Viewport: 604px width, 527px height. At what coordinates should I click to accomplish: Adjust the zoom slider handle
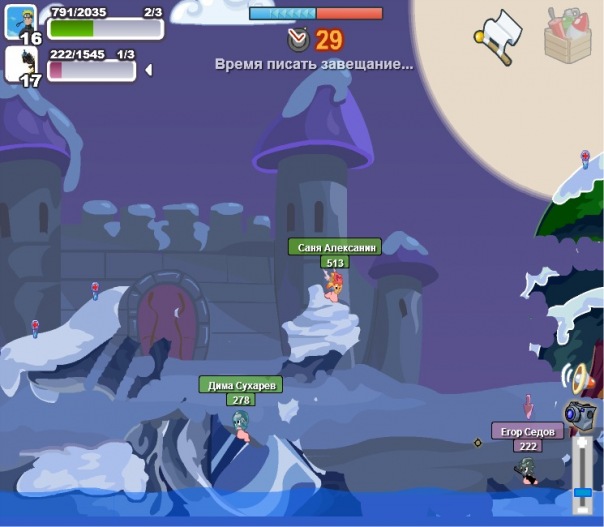(x=582, y=492)
